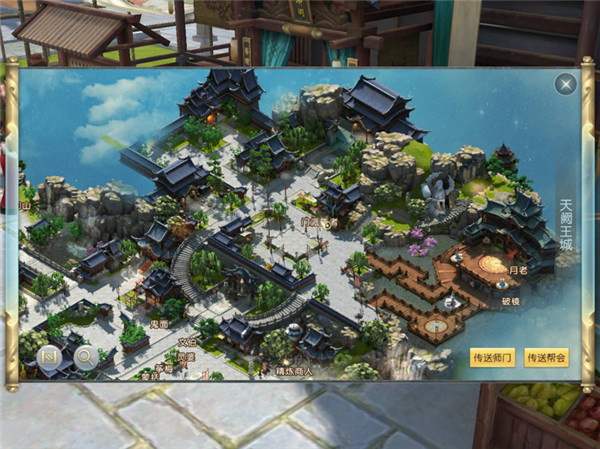Click the 传送帮会 teleport button
Screen dimensions: 600x449
coord(546,357)
